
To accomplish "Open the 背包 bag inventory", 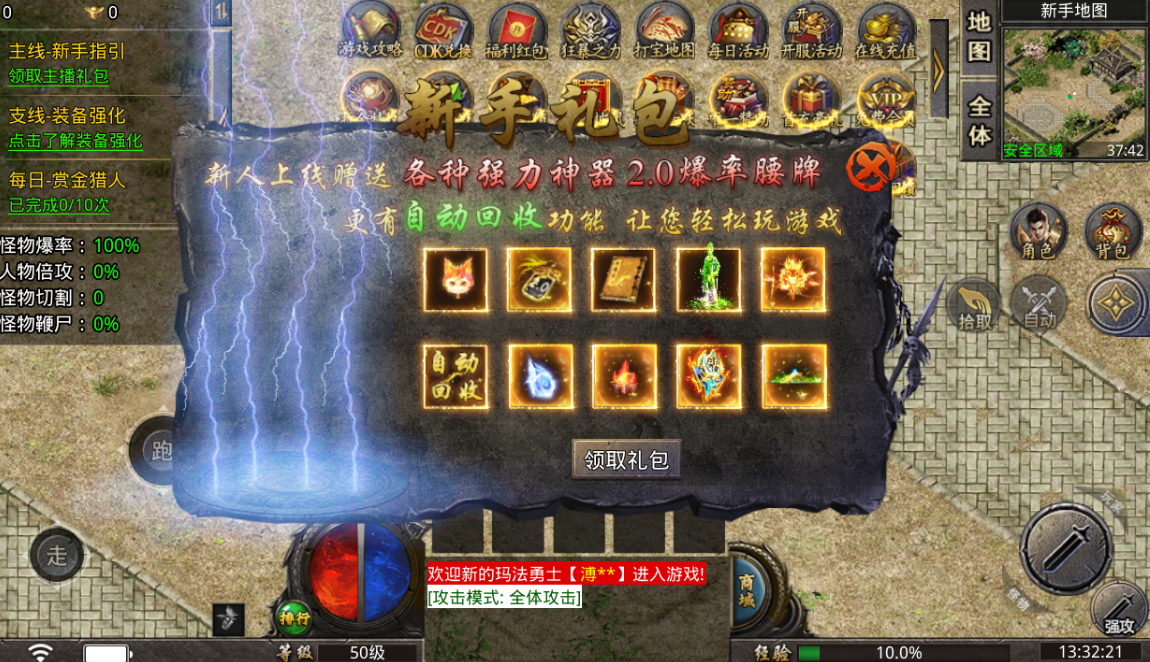I will click(x=1113, y=233).
